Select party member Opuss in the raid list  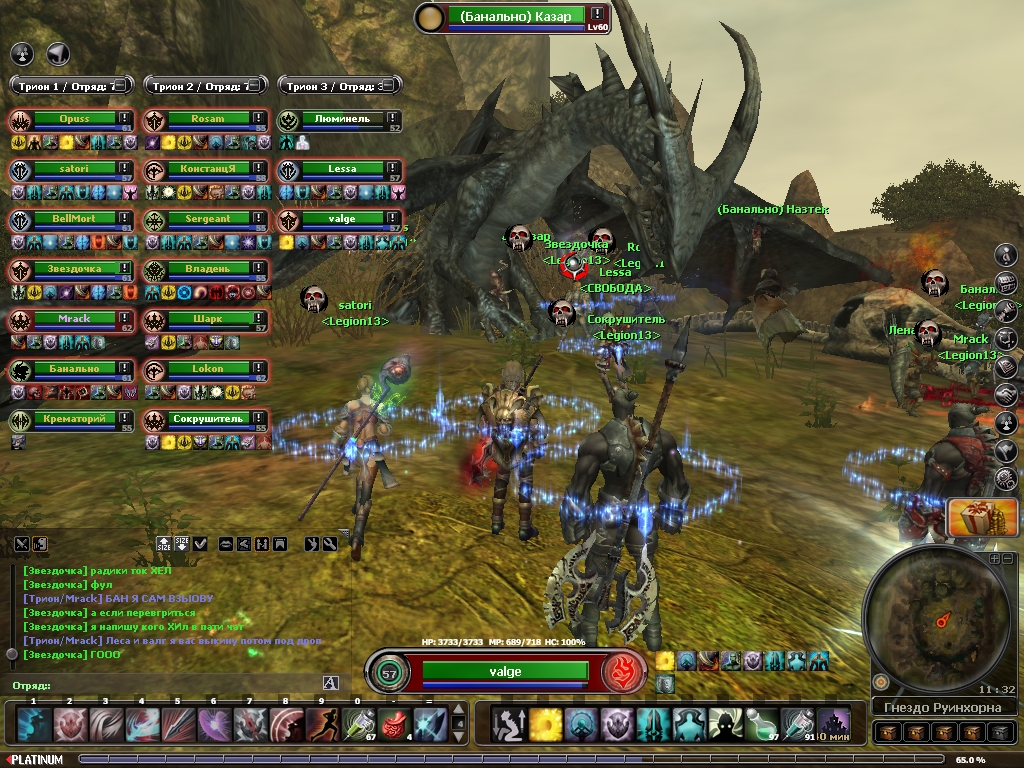73,119
